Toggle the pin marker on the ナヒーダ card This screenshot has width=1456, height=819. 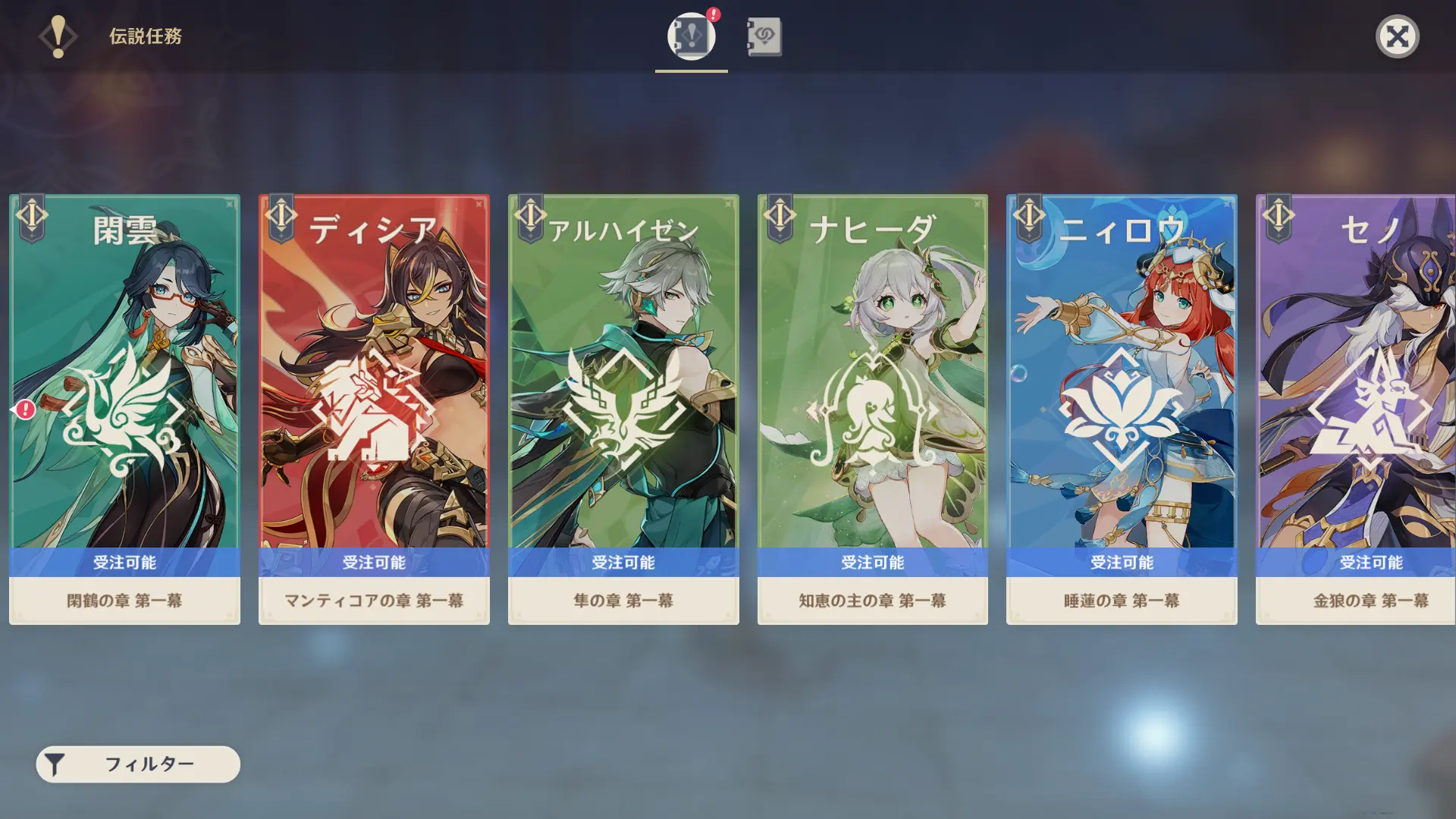pos(978,203)
